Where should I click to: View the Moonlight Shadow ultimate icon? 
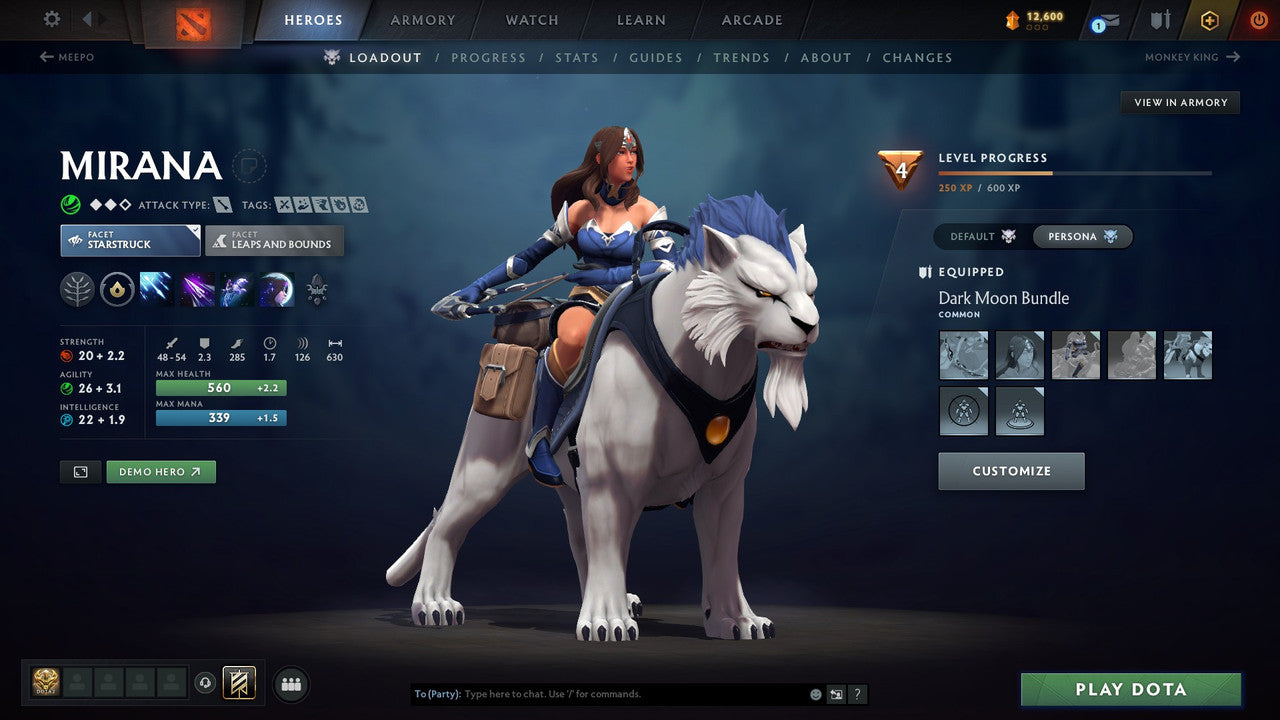pos(276,290)
